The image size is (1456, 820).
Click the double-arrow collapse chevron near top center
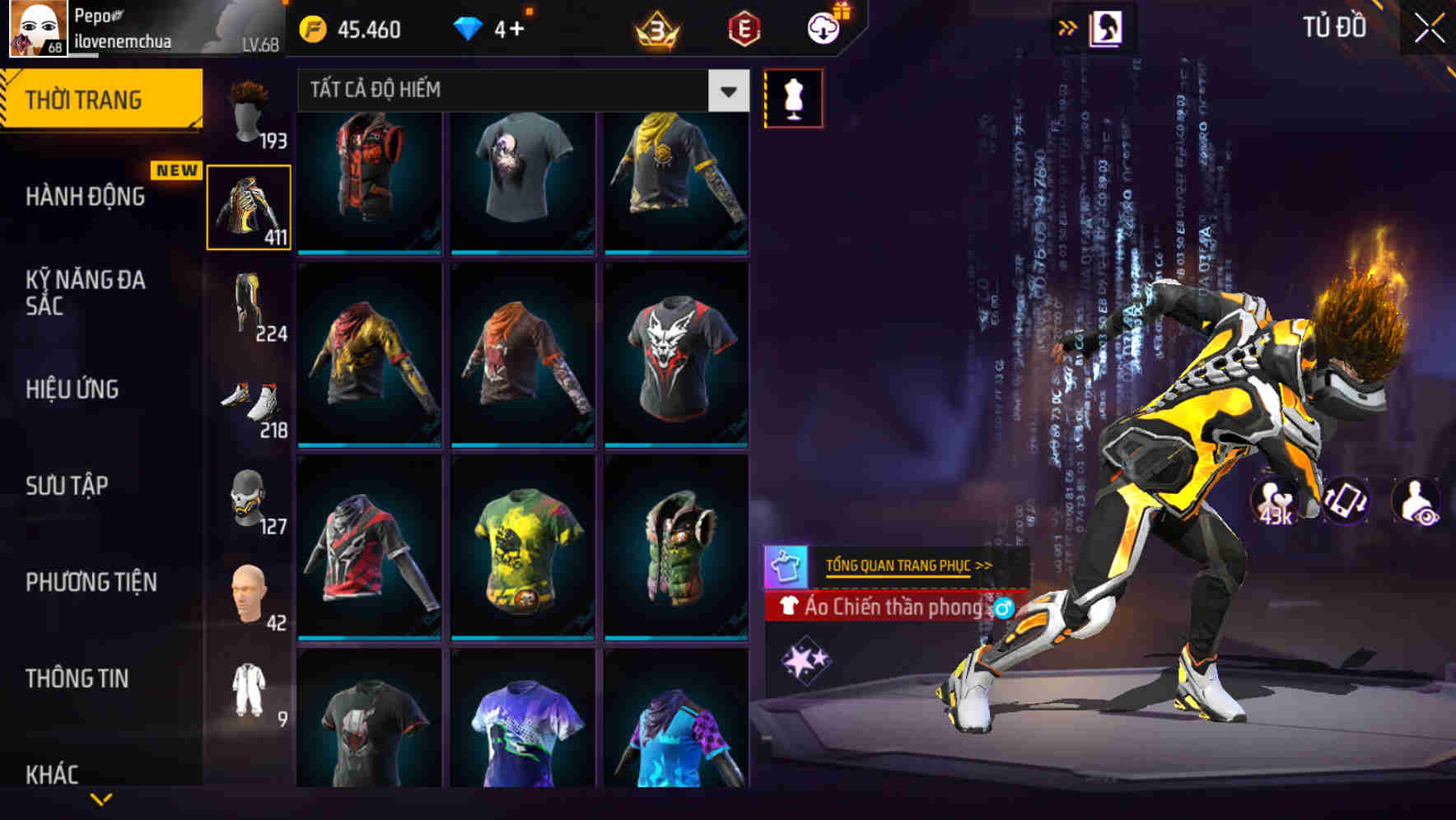[1068, 26]
